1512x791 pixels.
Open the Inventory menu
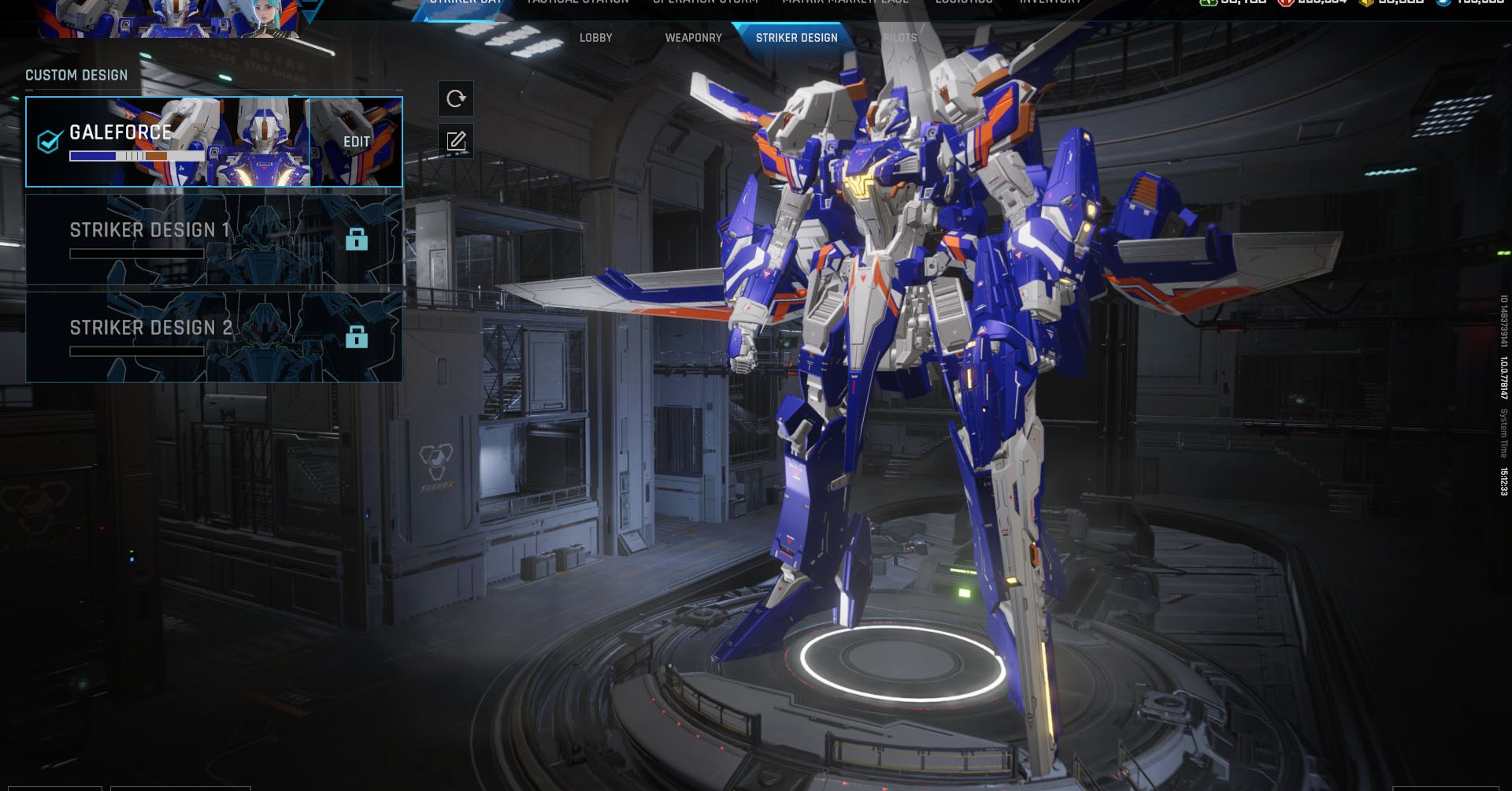(1051, 3)
